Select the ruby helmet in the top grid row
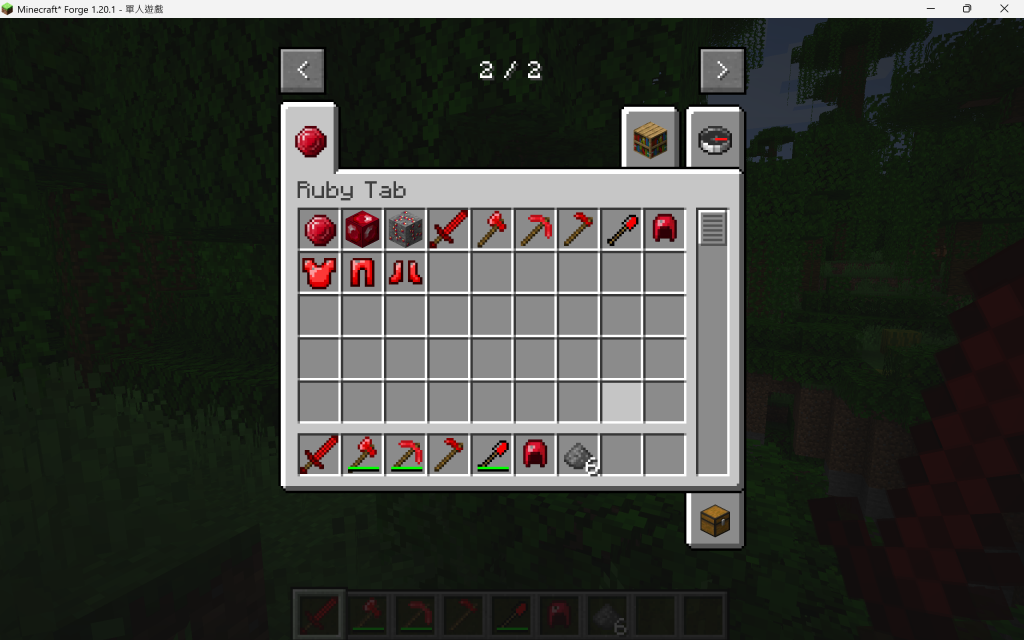The image size is (1024, 640). pyautogui.click(x=664, y=229)
